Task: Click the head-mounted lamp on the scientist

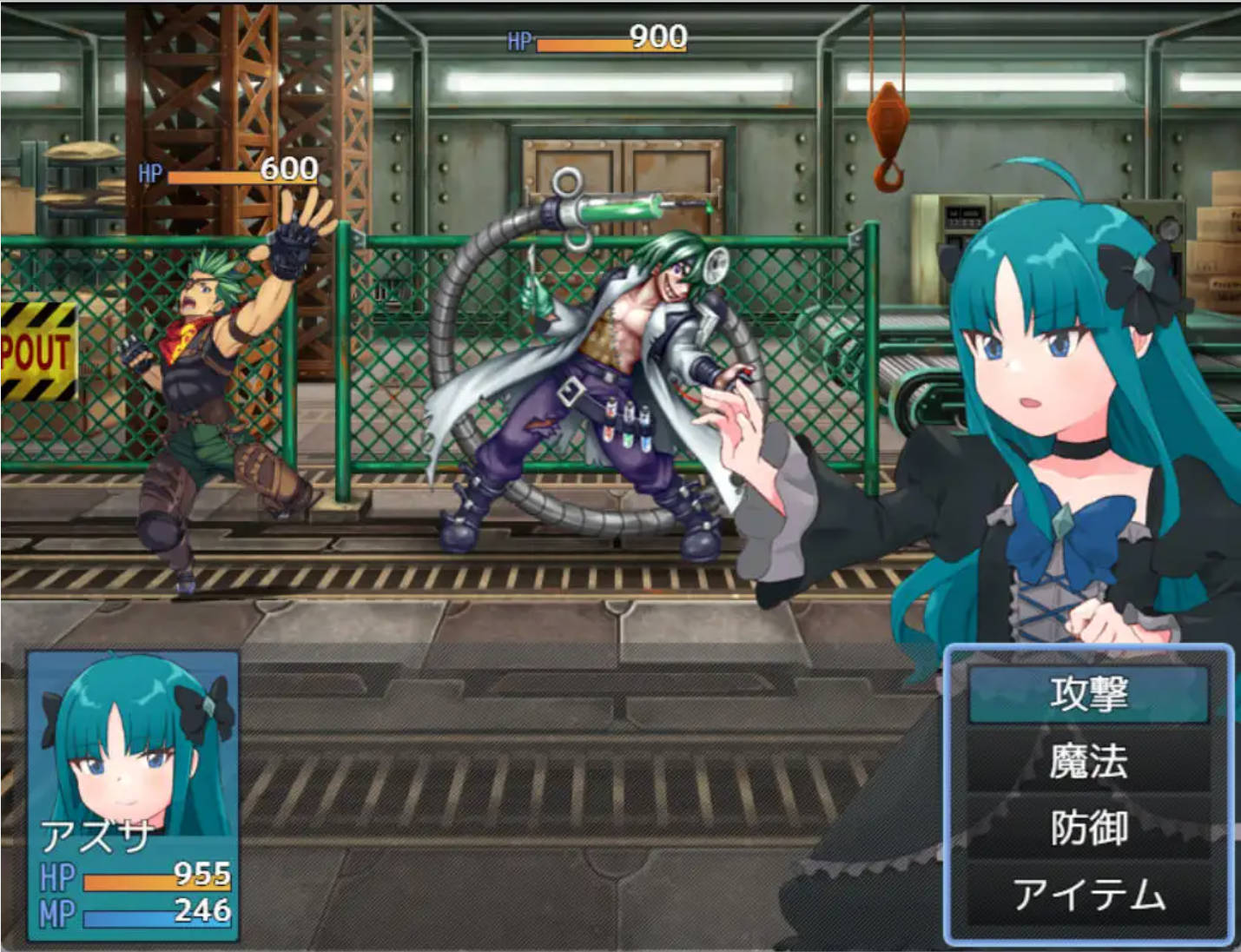Action: [716, 265]
